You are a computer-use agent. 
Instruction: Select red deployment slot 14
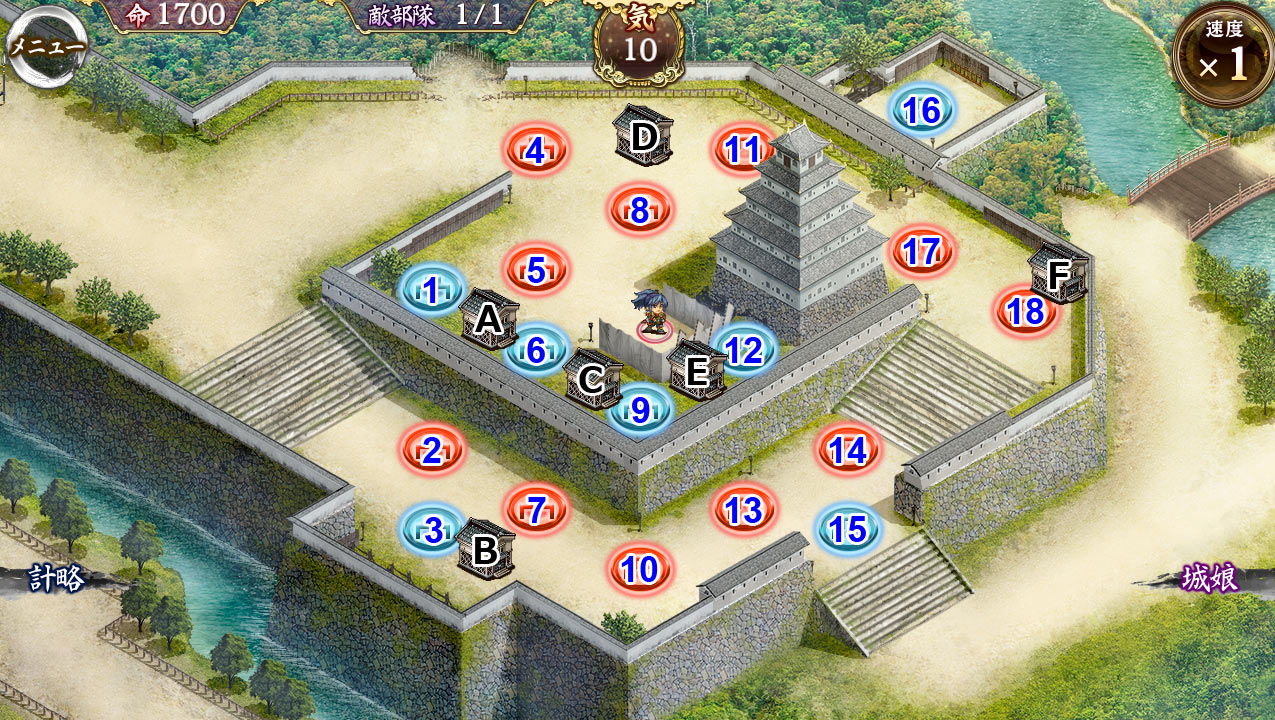click(848, 451)
